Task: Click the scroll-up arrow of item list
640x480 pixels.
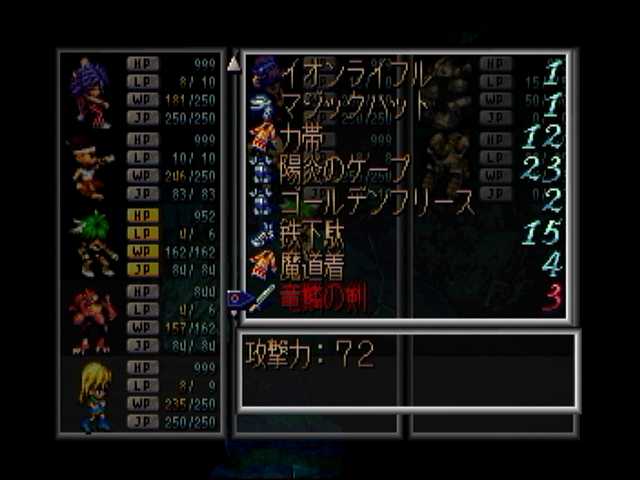Action: [x=234, y=65]
